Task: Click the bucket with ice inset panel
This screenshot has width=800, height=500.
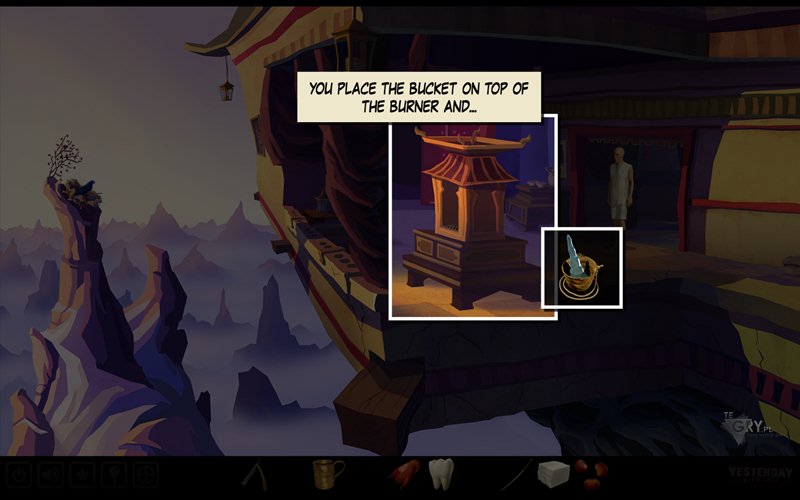Action: coord(582,267)
